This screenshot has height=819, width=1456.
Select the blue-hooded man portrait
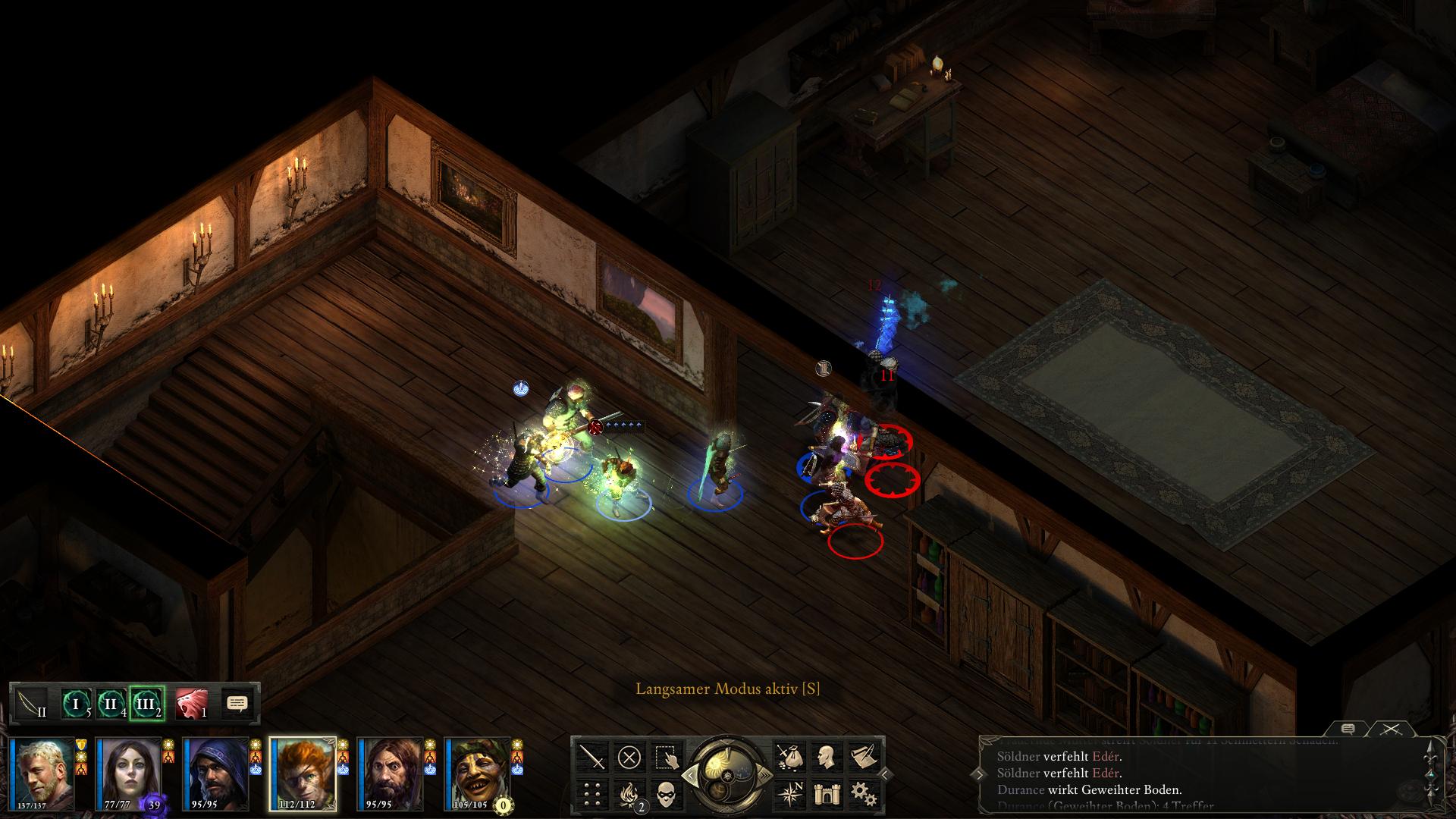coord(216,773)
